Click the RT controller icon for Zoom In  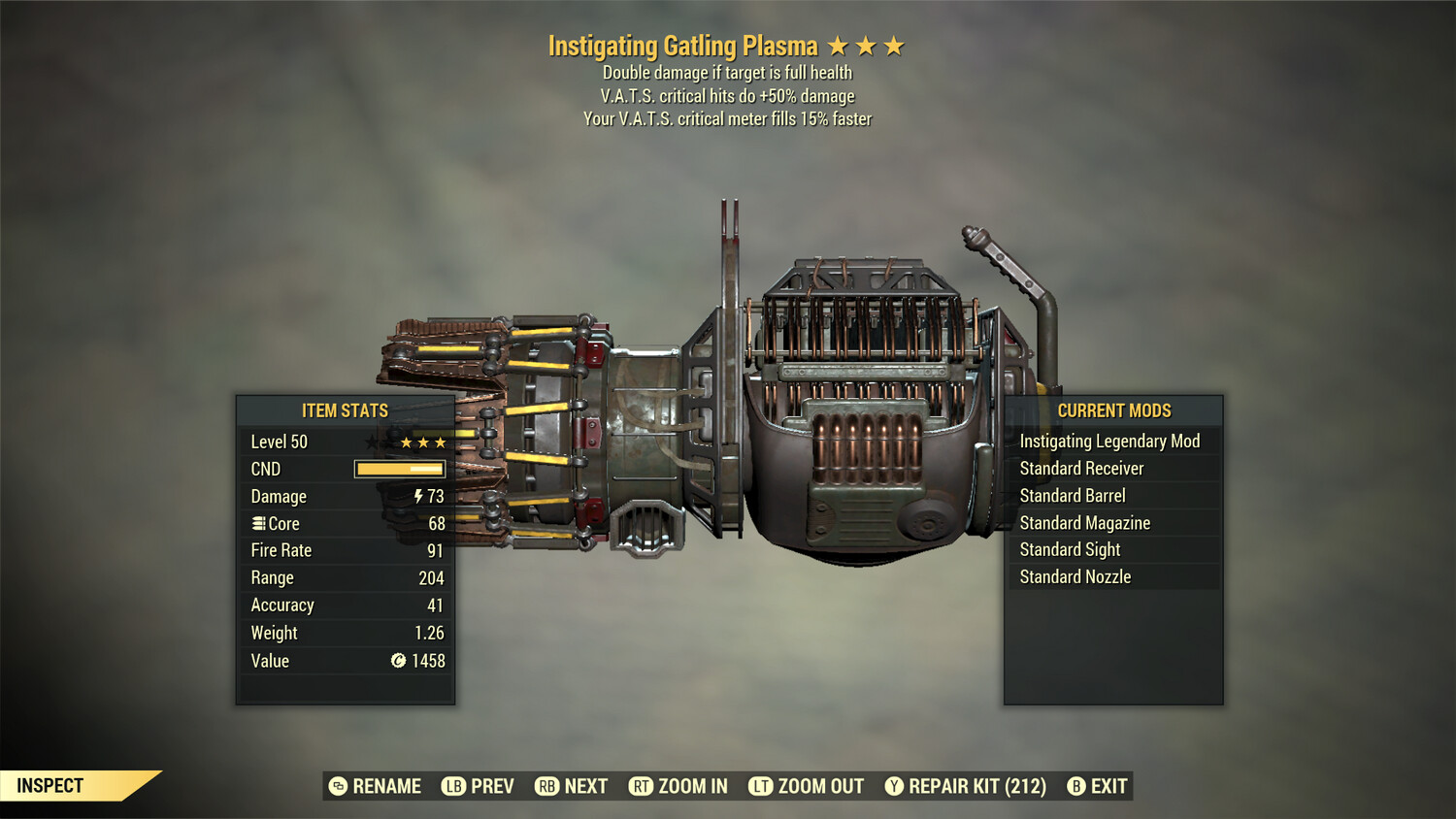pyautogui.click(x=642, y=786)
